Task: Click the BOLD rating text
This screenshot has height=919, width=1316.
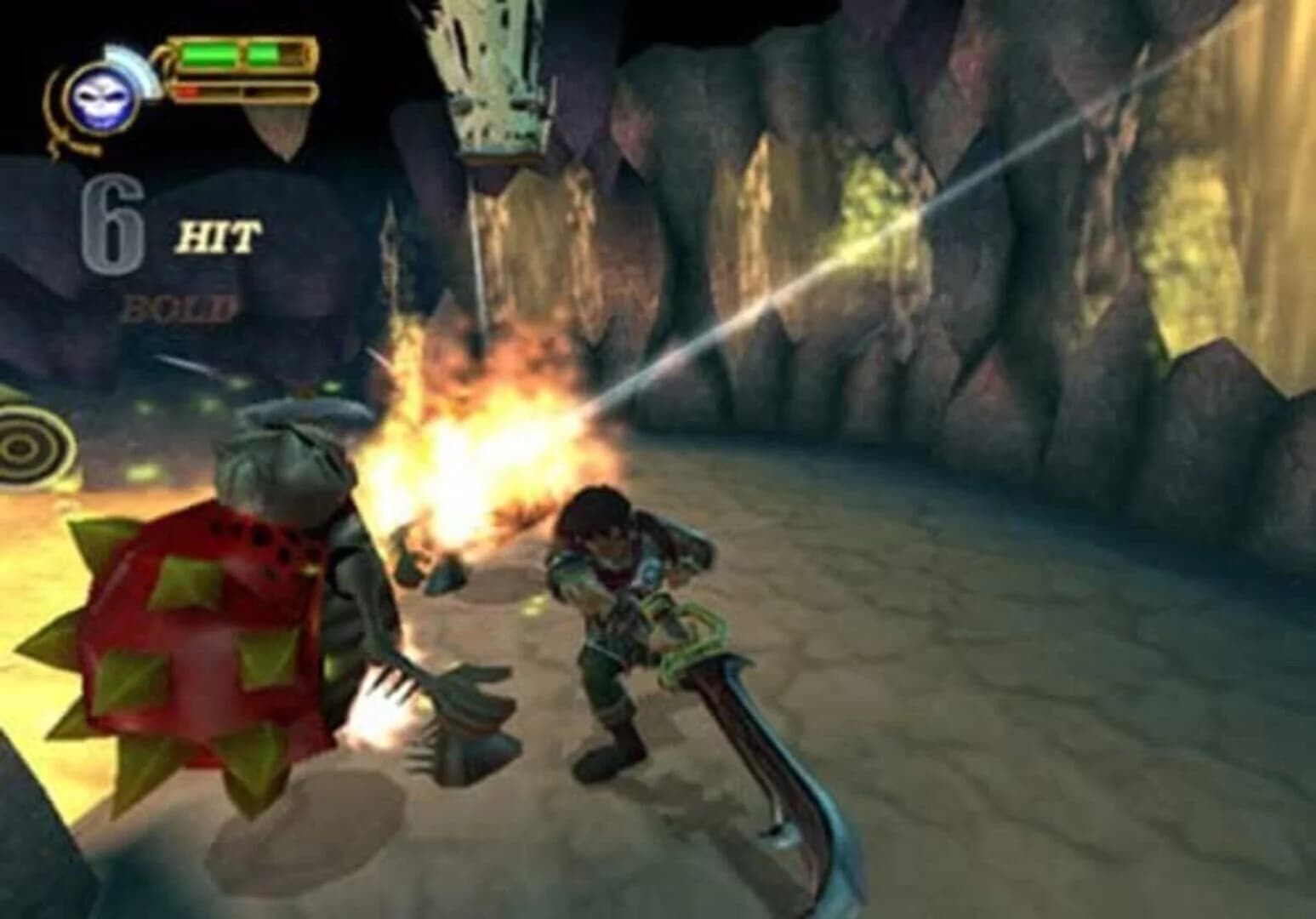Action: click(179, 306)
